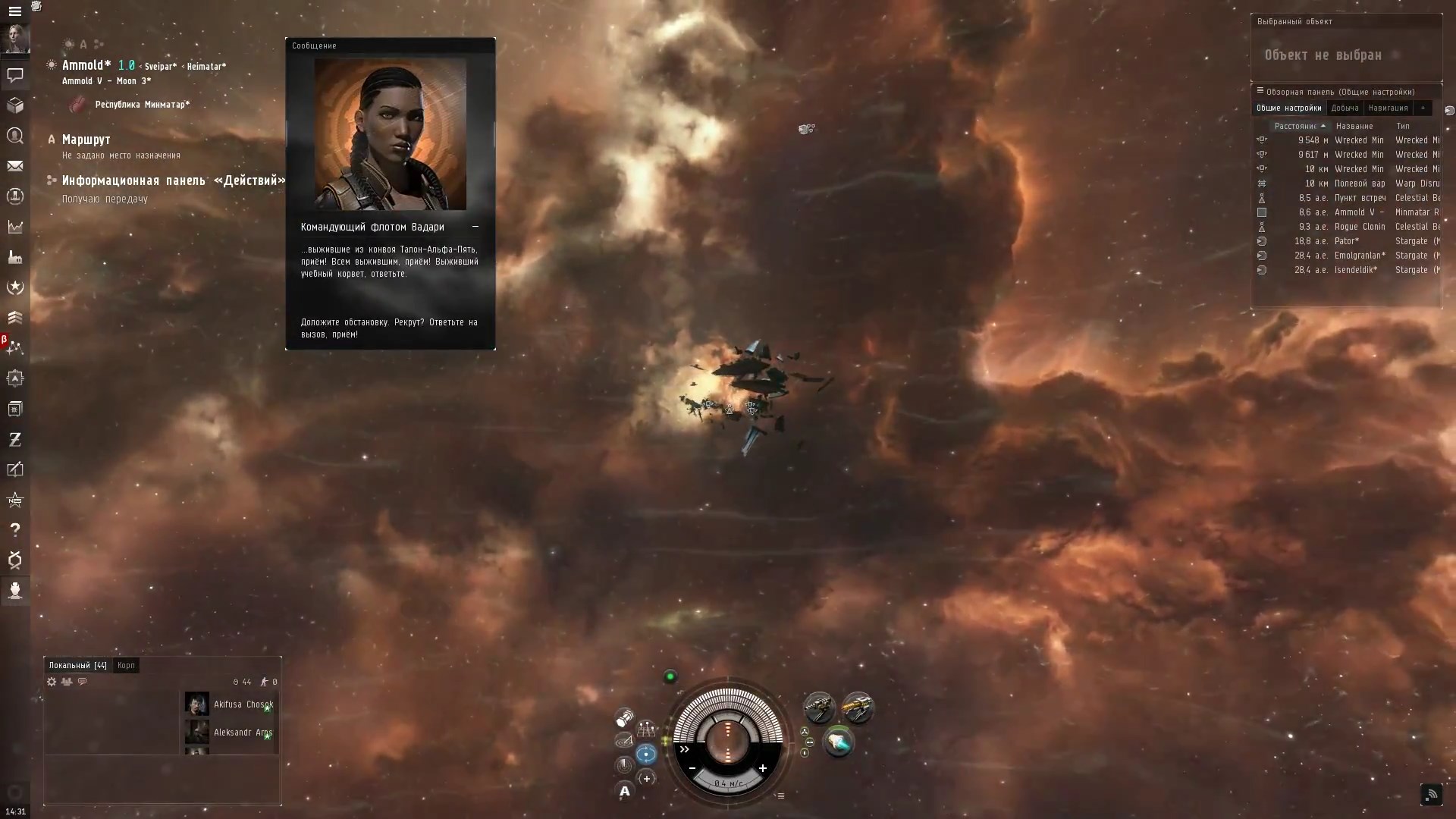Toggle the blue orbit camera mode button
The image size is (1456, 819).
click(646, 753)
